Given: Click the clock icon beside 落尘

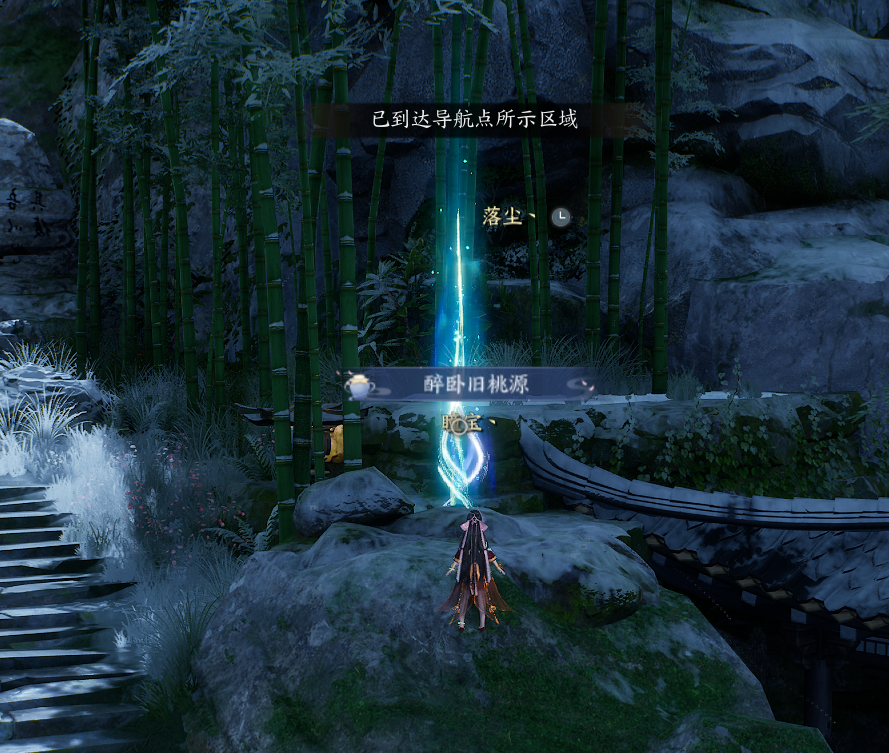Looking at the screenshot, I should click(562, 216).
